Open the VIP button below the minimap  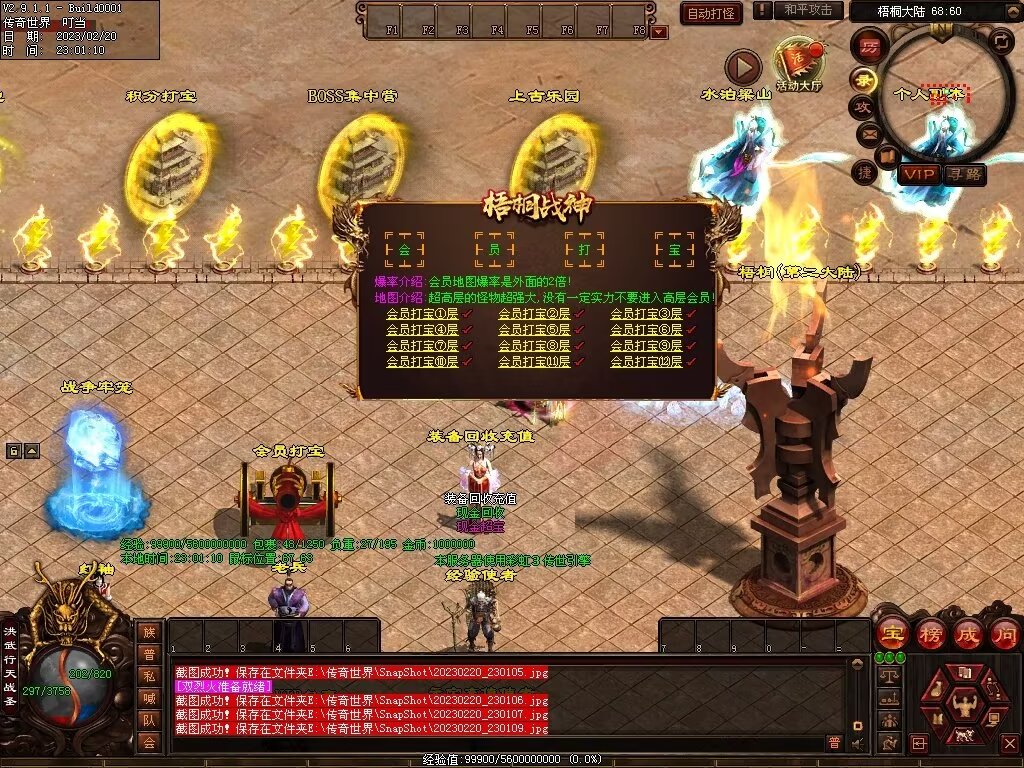pos(917,174)
